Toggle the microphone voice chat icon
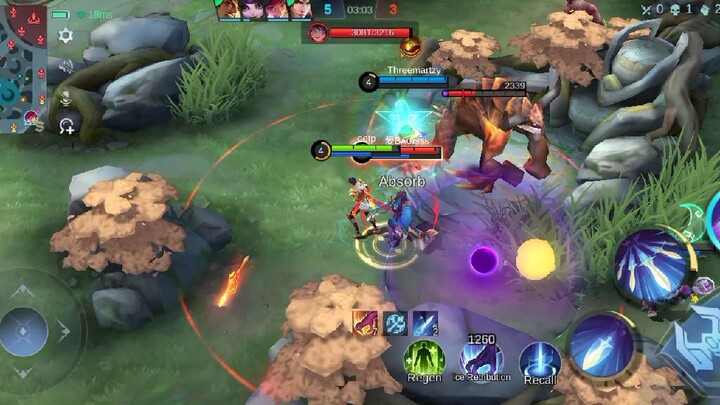The height and width of the screenshot is (405, 720). pos(66,97)
